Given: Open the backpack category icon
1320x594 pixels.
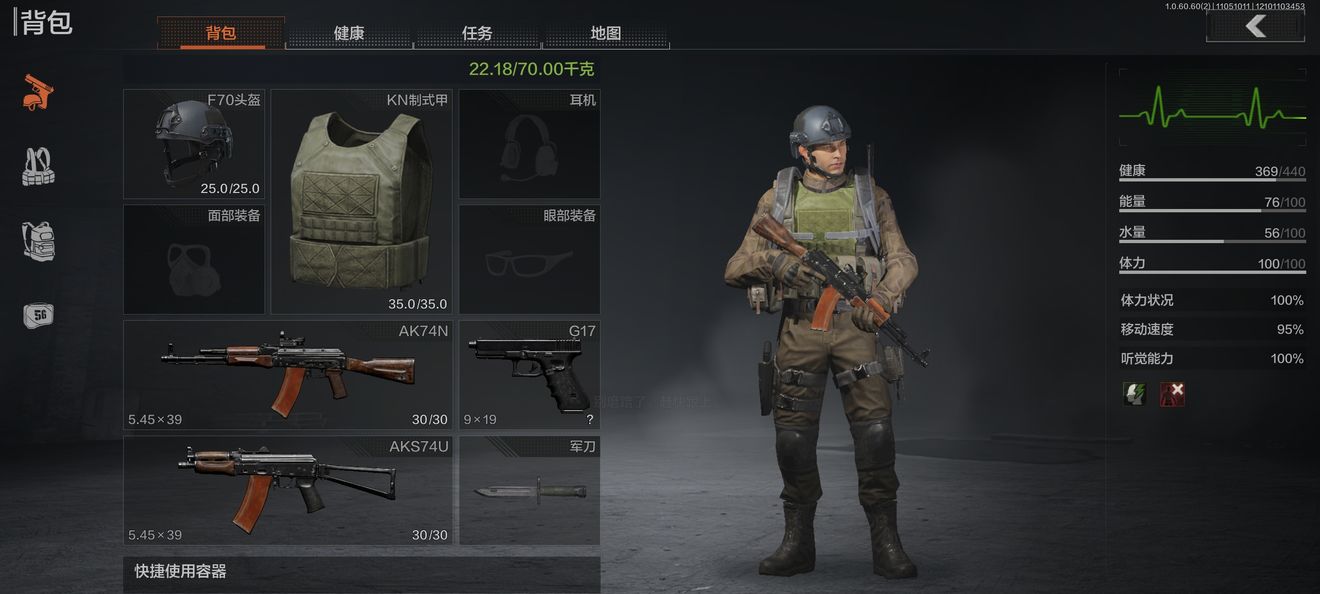Looking at the screenshot, I should pos(38,241).
